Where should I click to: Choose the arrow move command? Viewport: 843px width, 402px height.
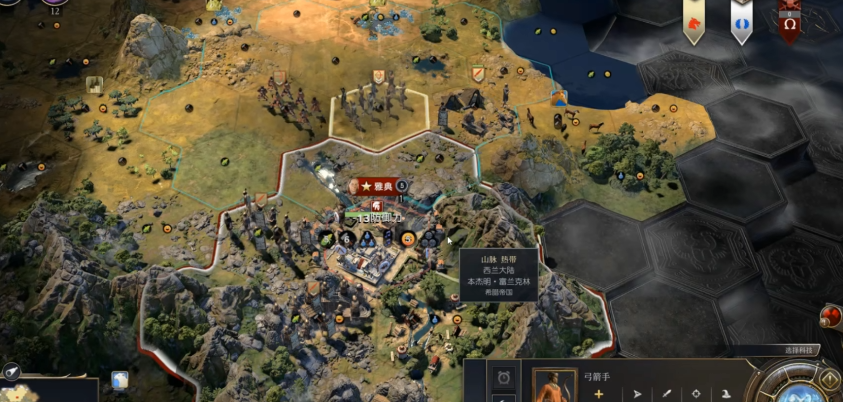click(x=637, y=393)
